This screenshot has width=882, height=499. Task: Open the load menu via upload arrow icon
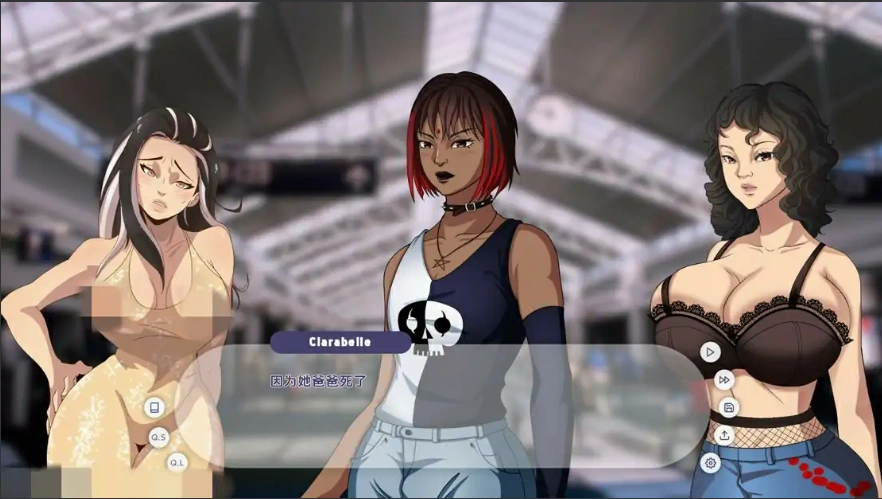coord(724,435)
